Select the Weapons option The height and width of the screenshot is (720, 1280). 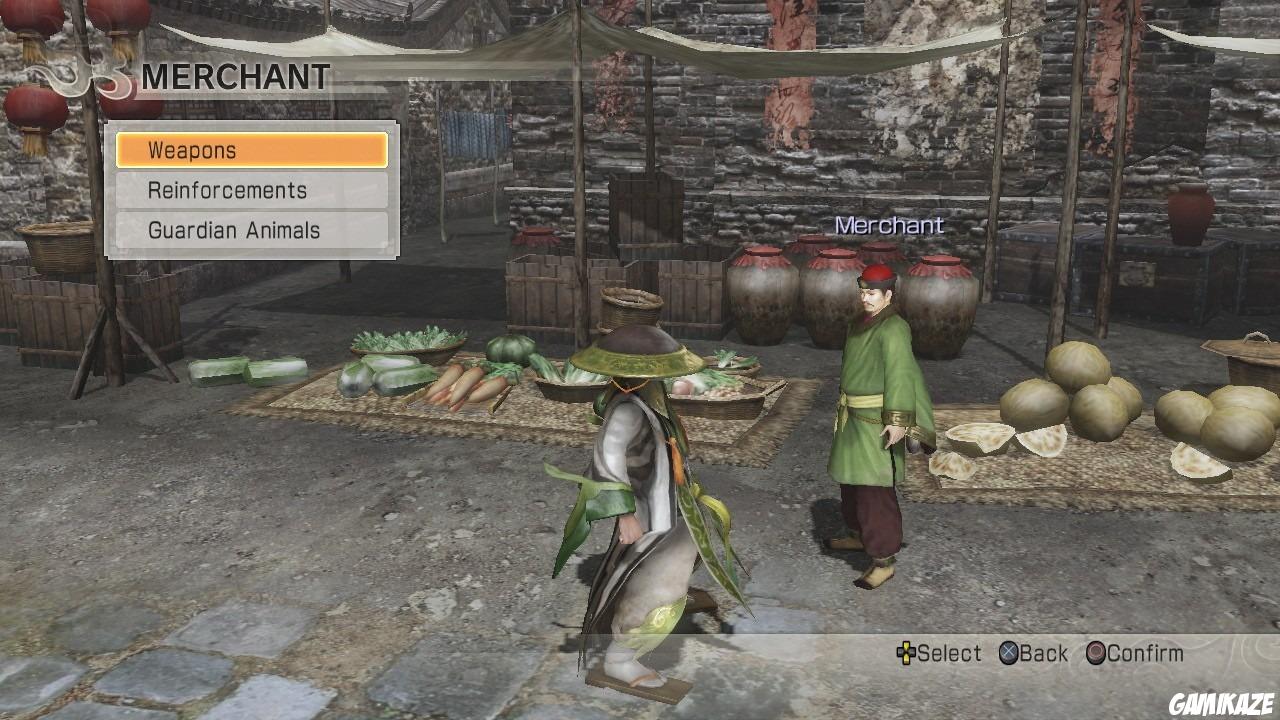pos(250,149)
